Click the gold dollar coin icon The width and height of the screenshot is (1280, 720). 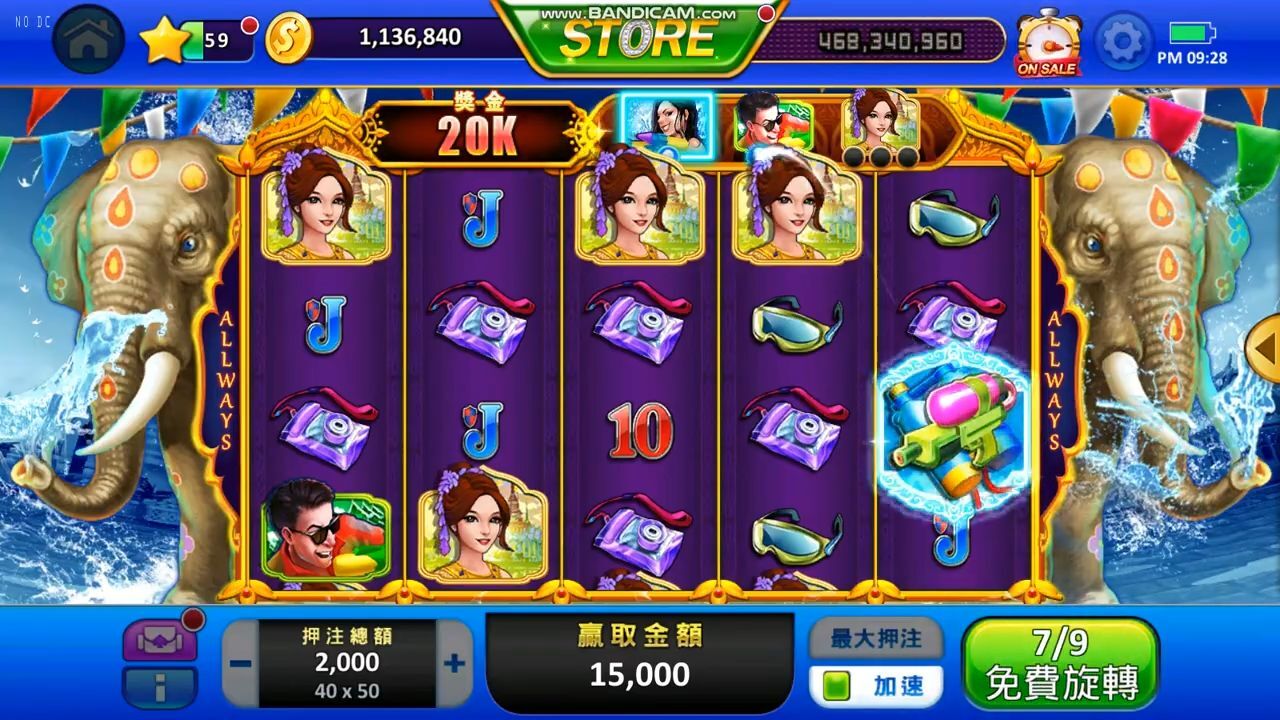coord(289,38)
